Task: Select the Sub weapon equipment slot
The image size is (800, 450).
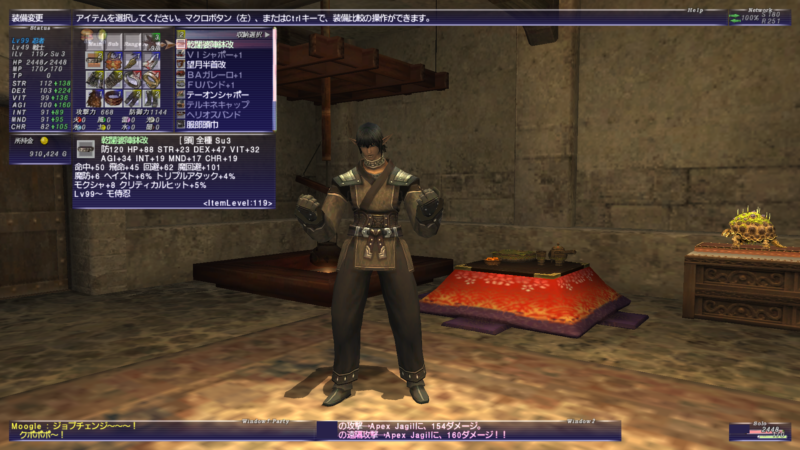Action: click(x=112, y=42)
